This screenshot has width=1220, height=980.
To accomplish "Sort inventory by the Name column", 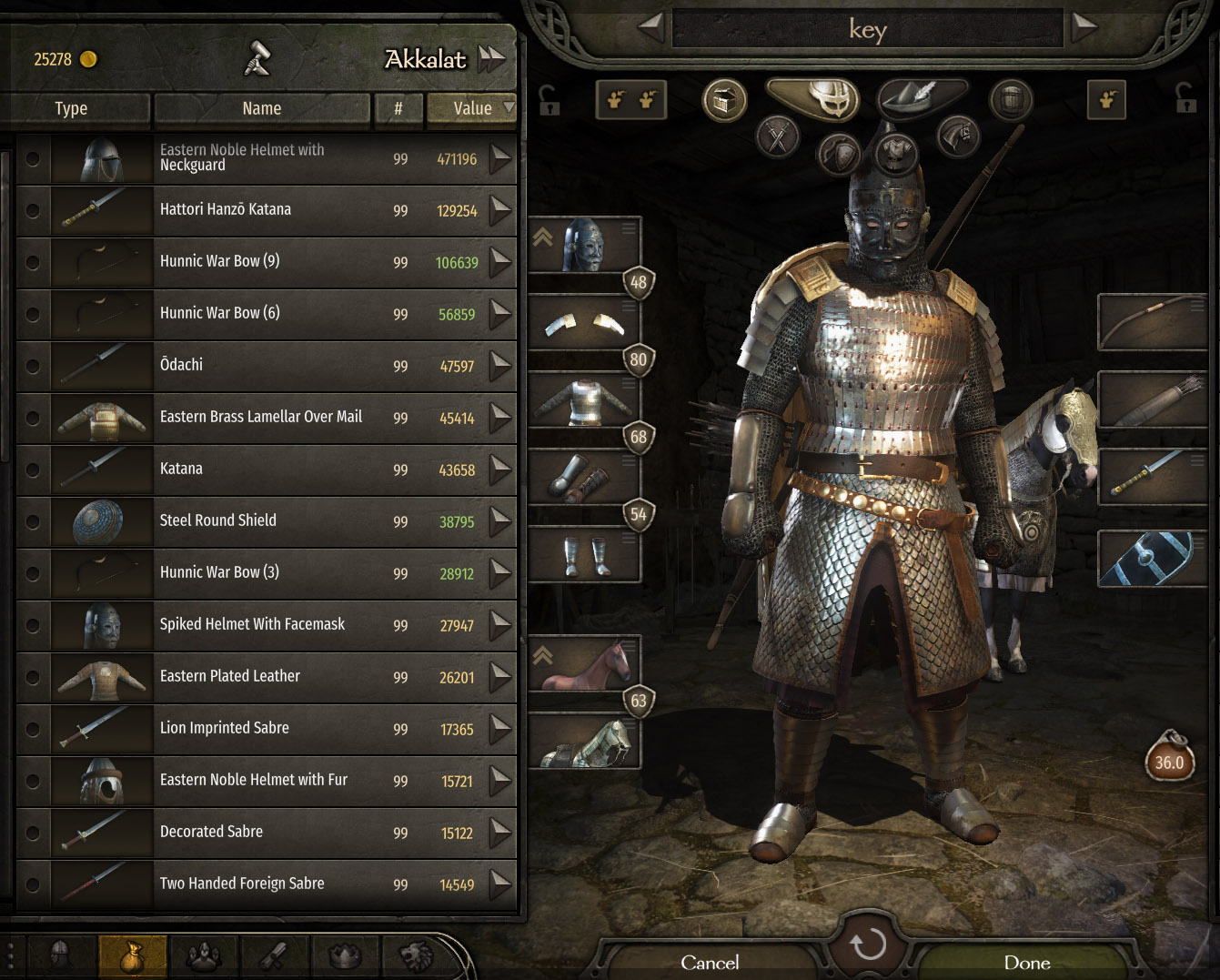I will (261, 108).
